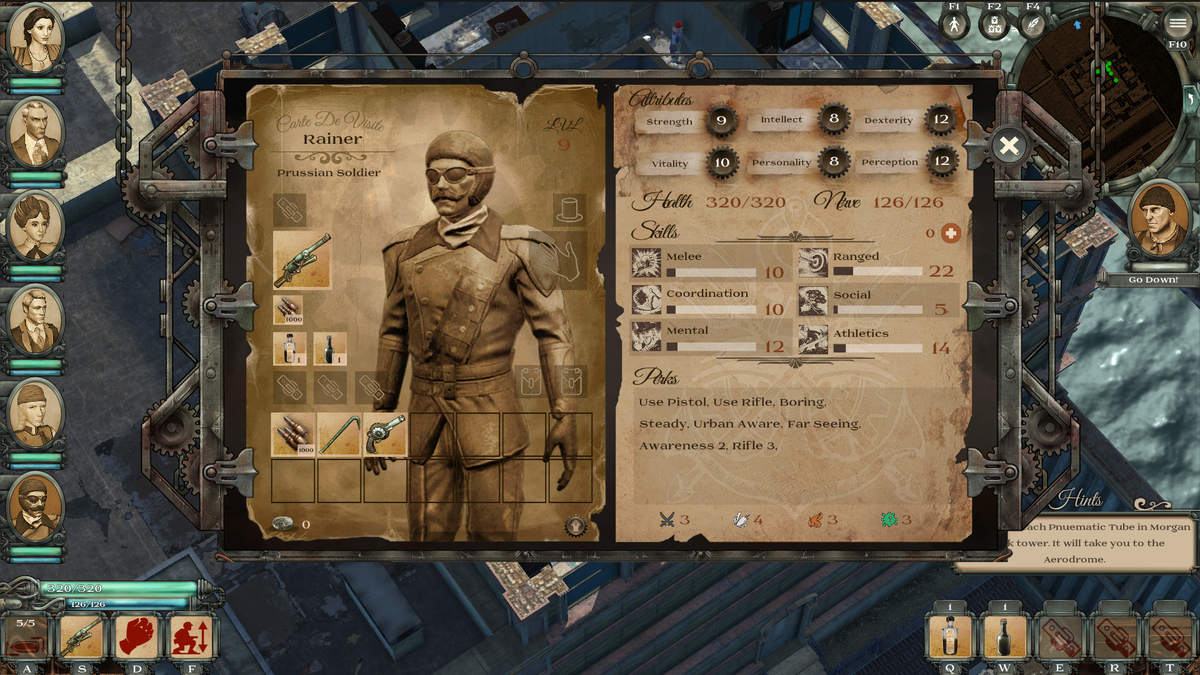Select the eyepatch man party portrait
This screenshot has width=1200, height=675.
[36, 508]
